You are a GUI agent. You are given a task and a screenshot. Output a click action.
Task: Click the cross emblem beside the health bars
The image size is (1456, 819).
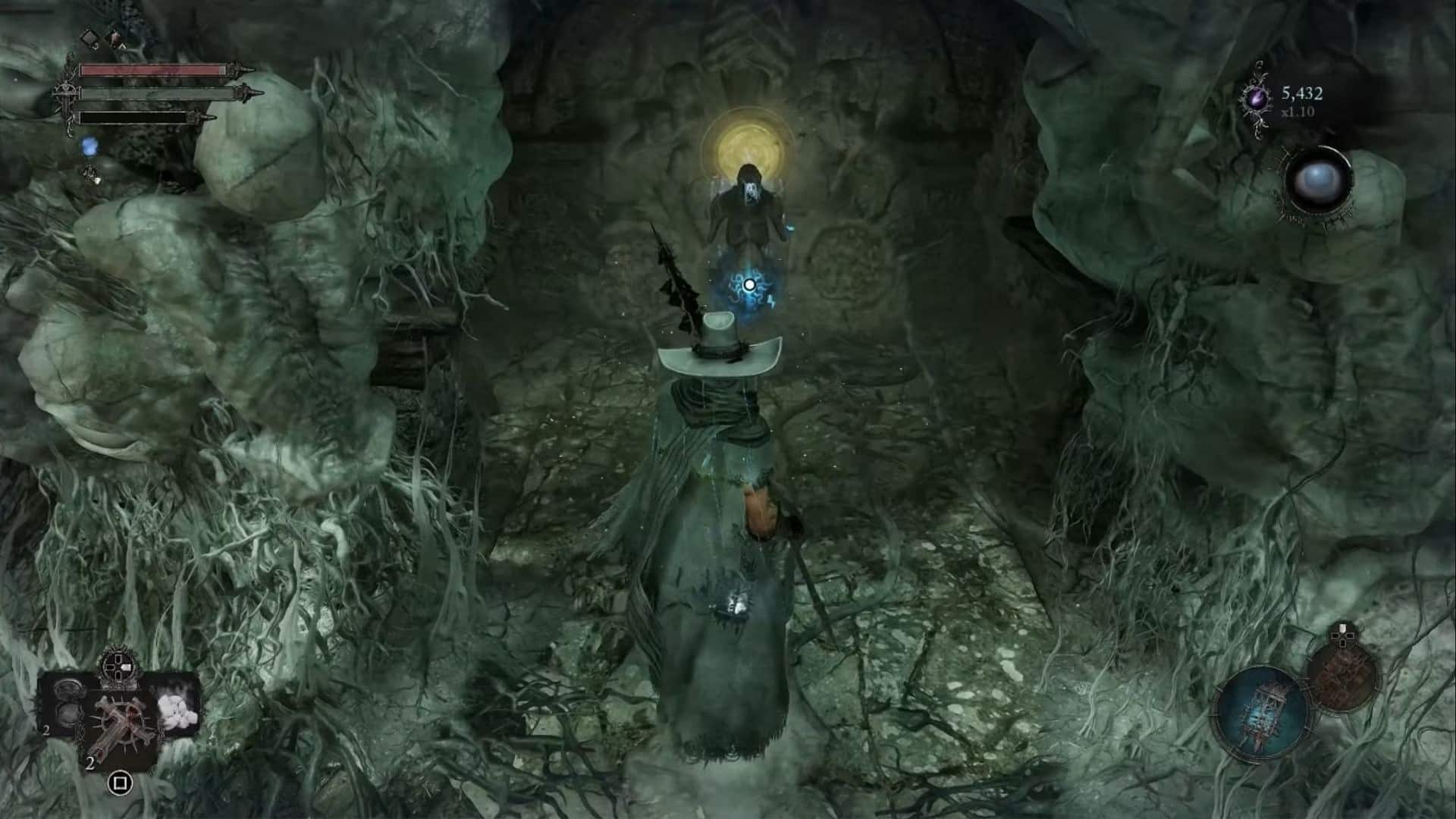click(66, 93)
